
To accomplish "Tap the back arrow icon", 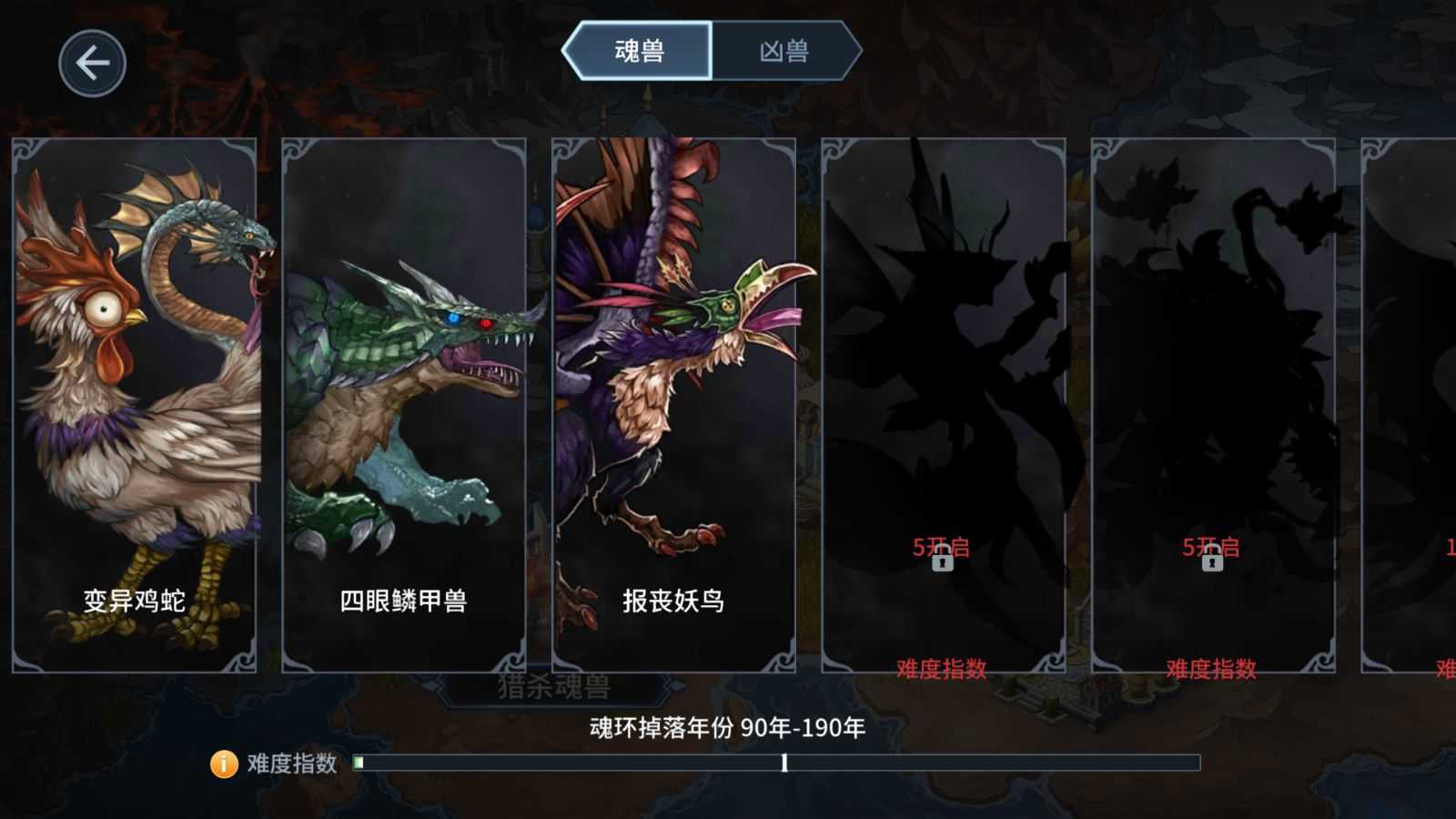I will pos(91,62).
